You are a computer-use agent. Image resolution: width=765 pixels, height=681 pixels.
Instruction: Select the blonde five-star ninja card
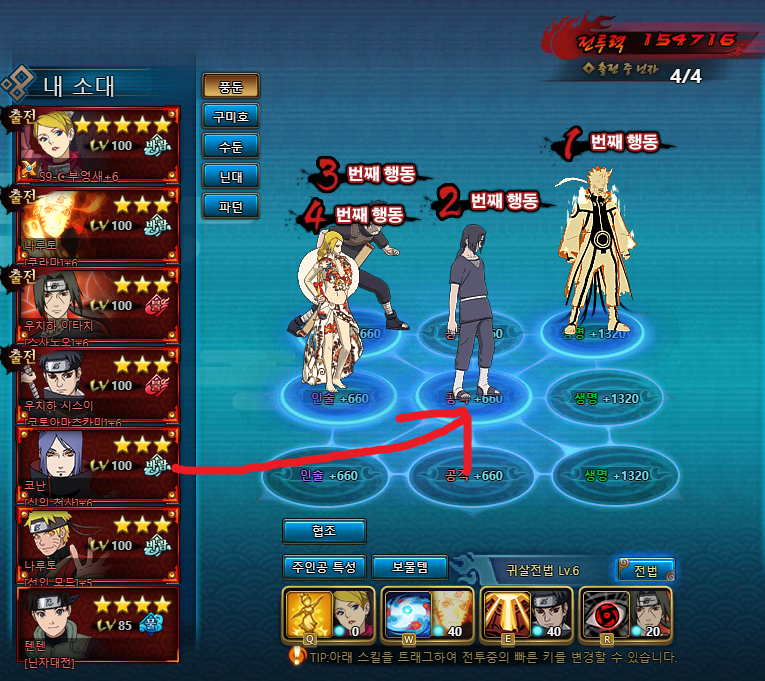(98, 143)
